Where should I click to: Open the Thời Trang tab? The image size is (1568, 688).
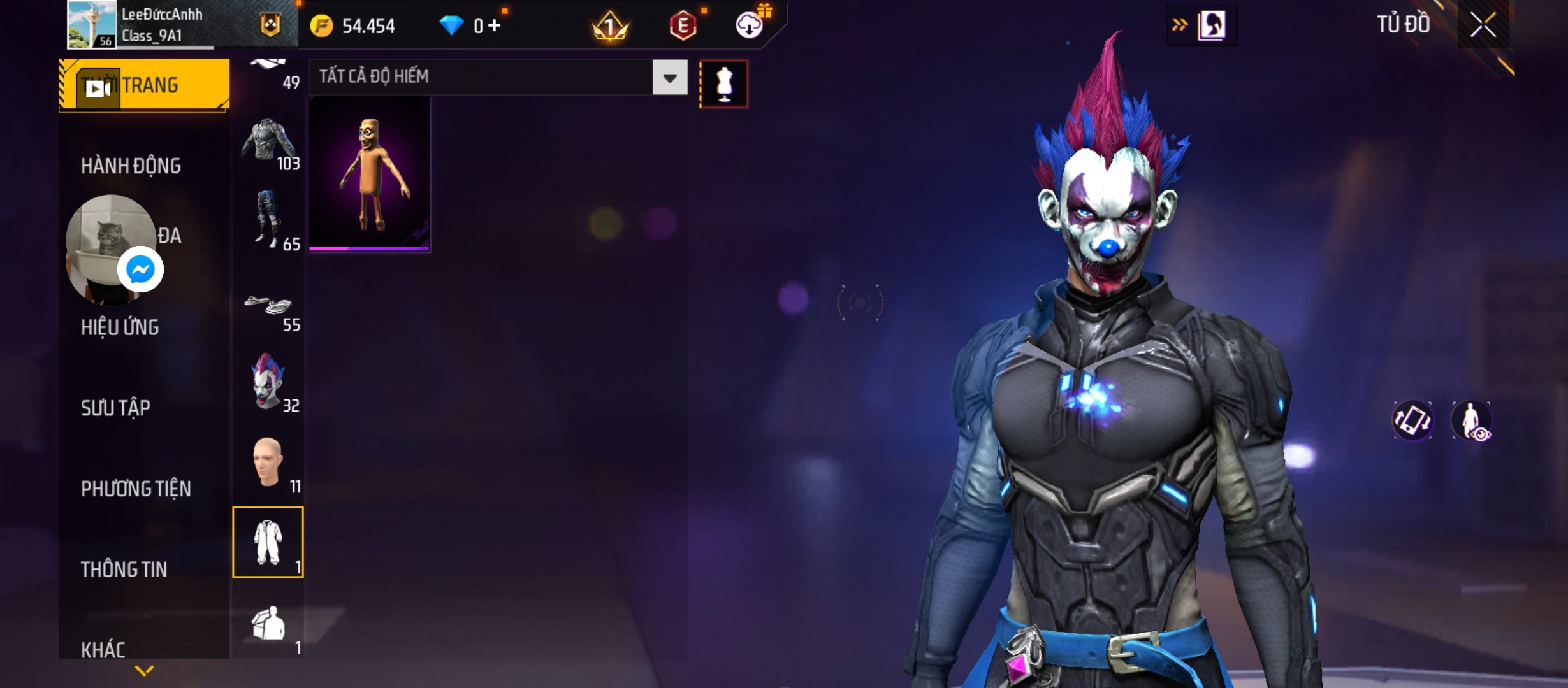point(145,85)
